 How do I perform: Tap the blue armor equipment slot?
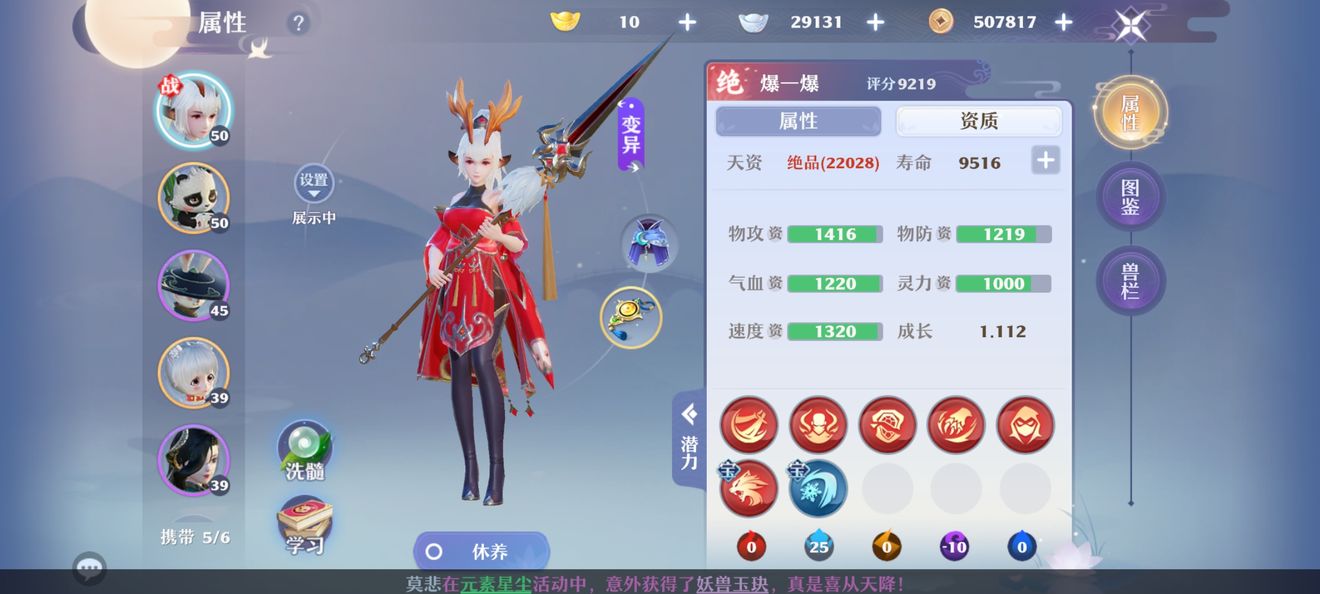pos(649,243)
